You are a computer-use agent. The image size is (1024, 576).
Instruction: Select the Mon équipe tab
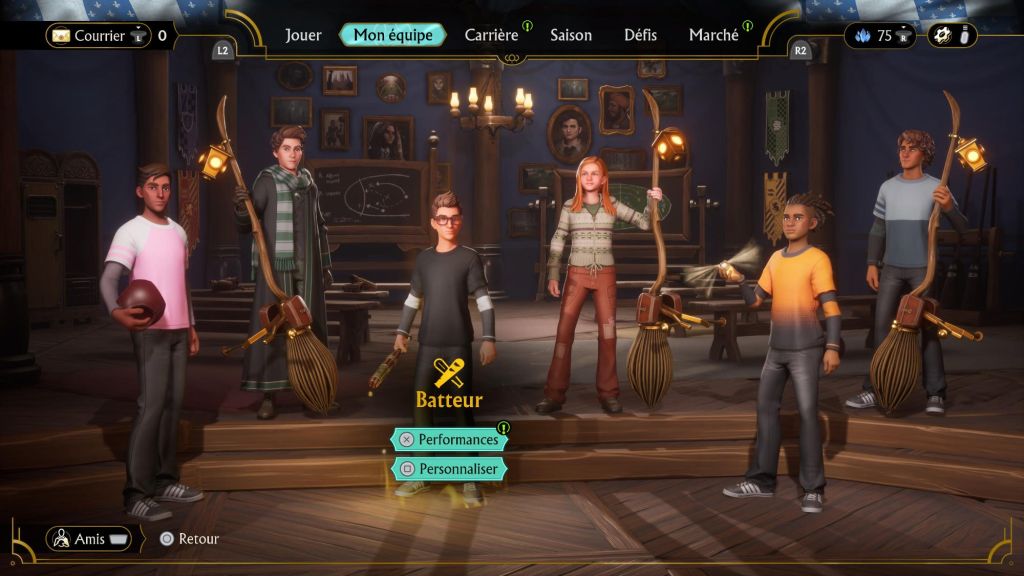[x=393, y=35]
